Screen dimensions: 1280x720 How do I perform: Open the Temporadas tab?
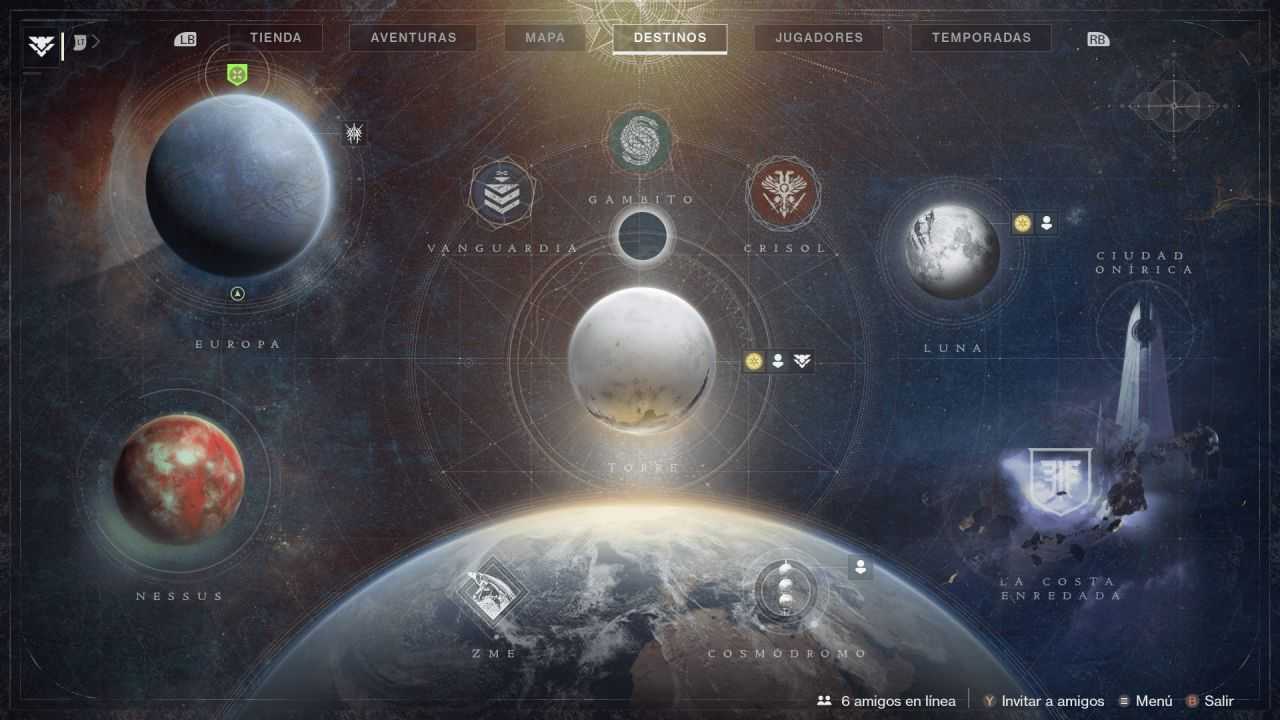[979, 37]
